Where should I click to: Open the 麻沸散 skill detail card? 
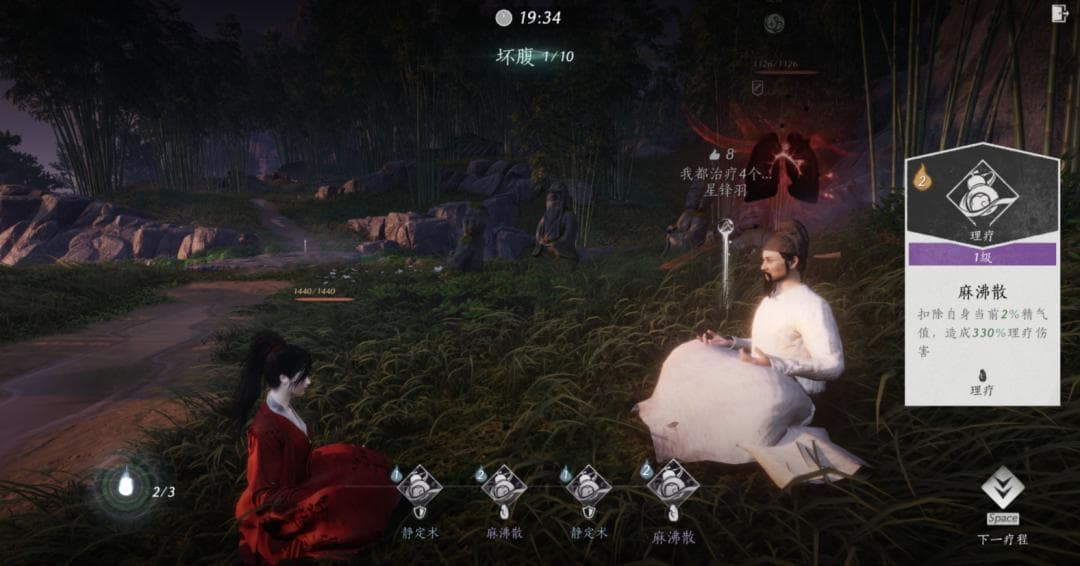coord(981,278)
